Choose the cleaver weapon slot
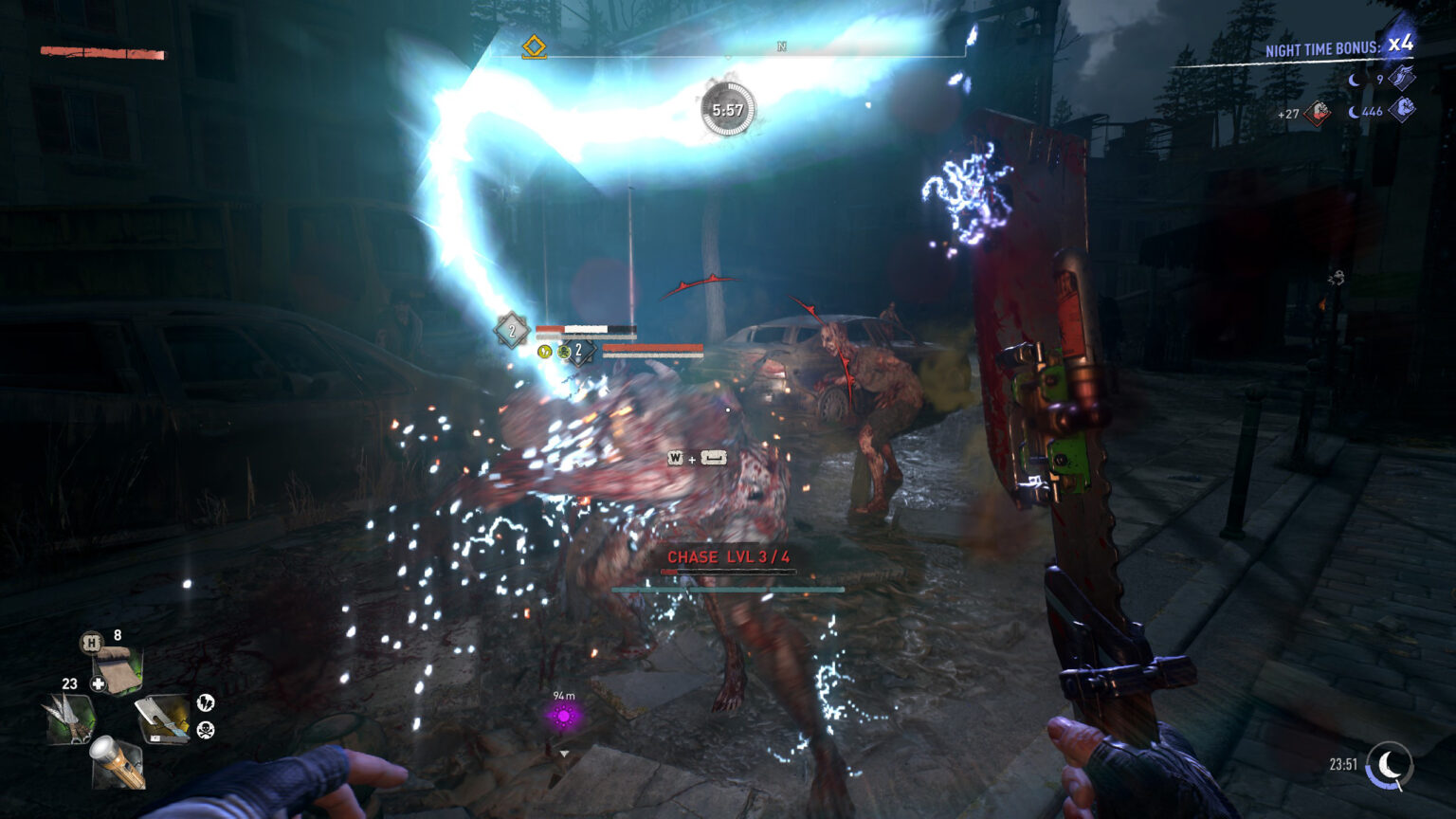Image resolution: width=1456 pixels, height=819 pixels. (162, 718)
